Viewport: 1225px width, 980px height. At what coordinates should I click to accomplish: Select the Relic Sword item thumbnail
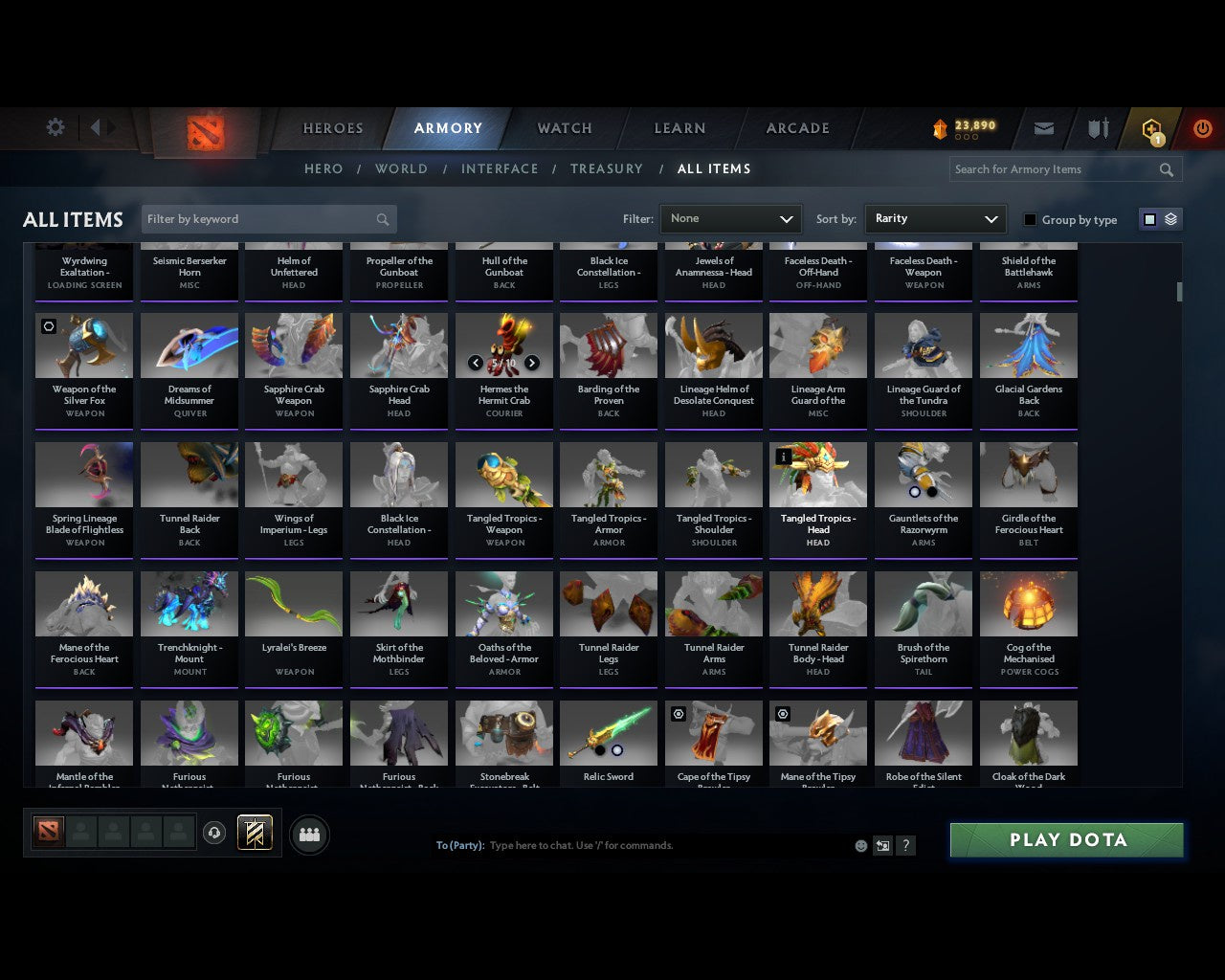click(609, 732)
